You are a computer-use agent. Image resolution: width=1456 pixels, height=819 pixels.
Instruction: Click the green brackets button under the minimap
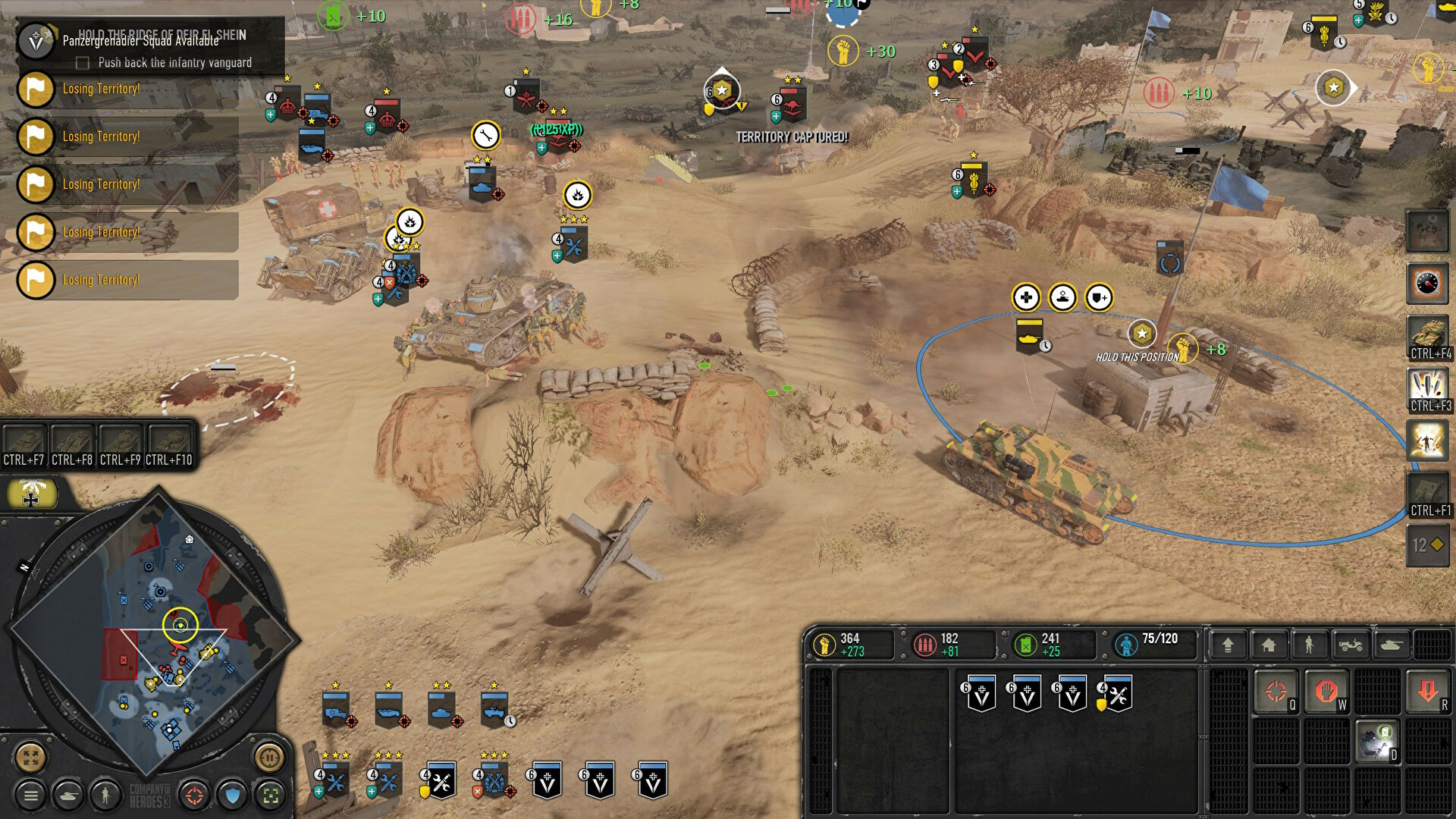coord(271,795)
